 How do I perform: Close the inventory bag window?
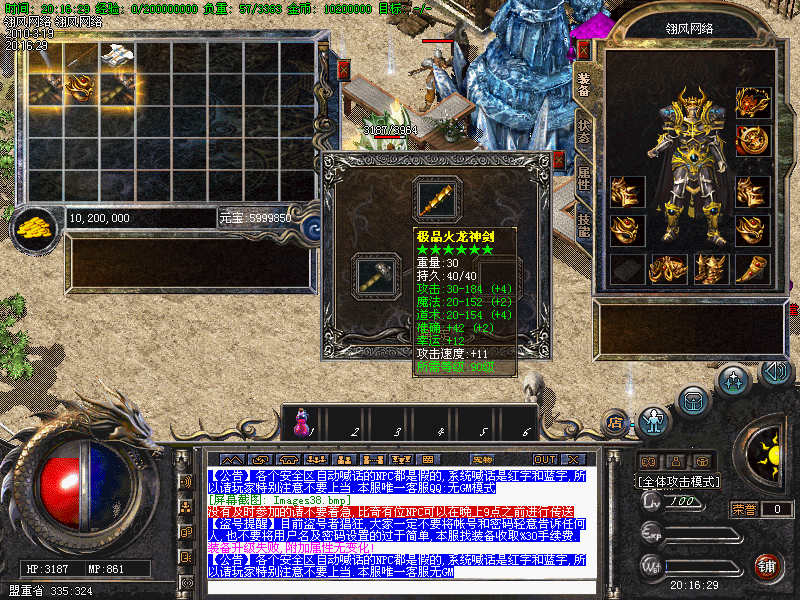344,70
